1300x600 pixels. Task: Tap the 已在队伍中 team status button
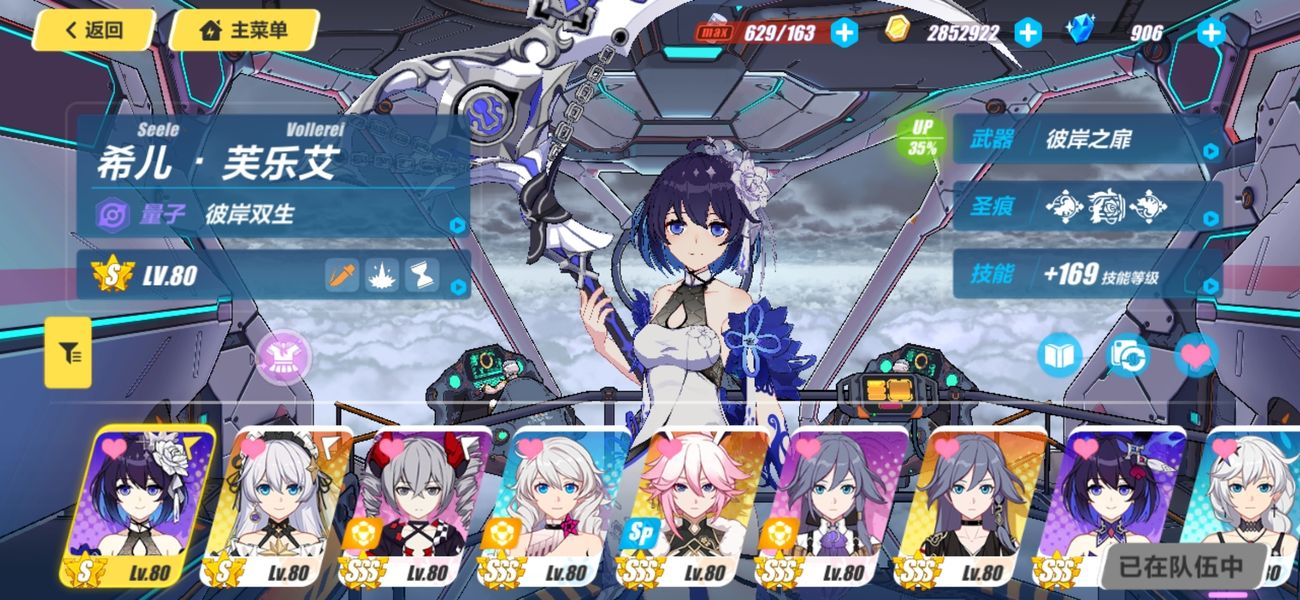tap(1181, 566)
